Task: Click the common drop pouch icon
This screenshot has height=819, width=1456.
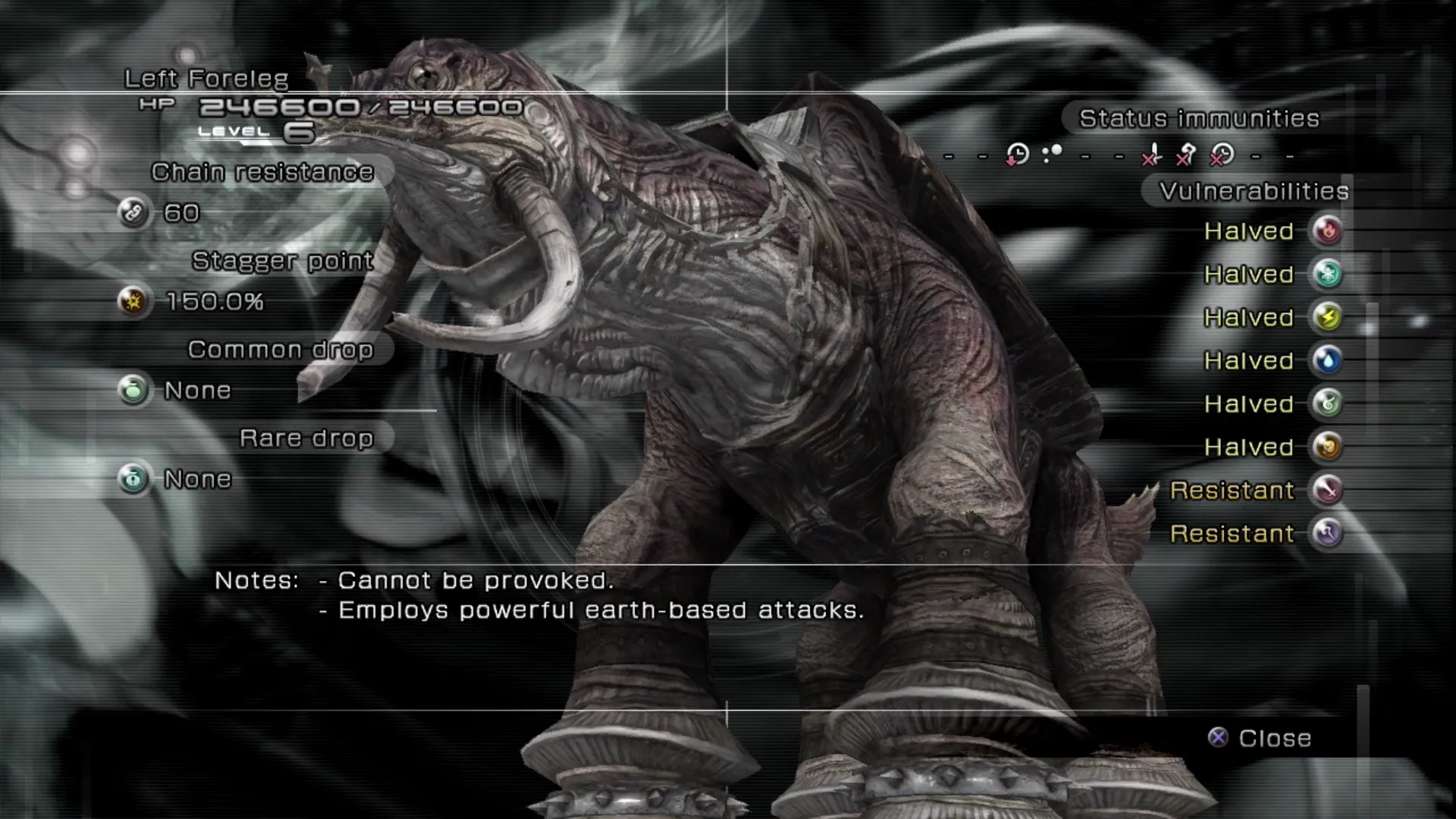Action: pyautogui.click(x=133, y=390)
